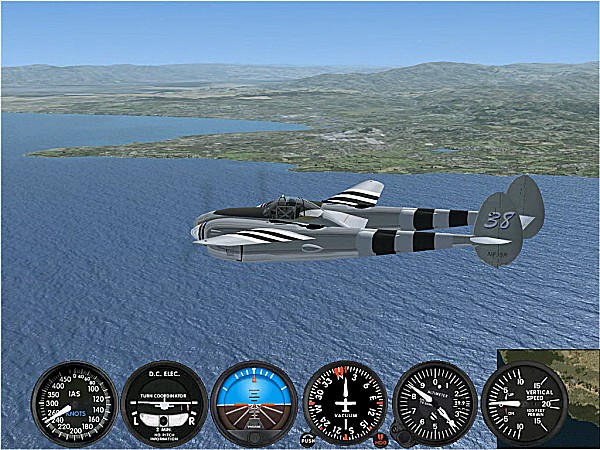Select the turn coordinator instrument
Screen dimensions: 600x450
click(x=164, y=403)
